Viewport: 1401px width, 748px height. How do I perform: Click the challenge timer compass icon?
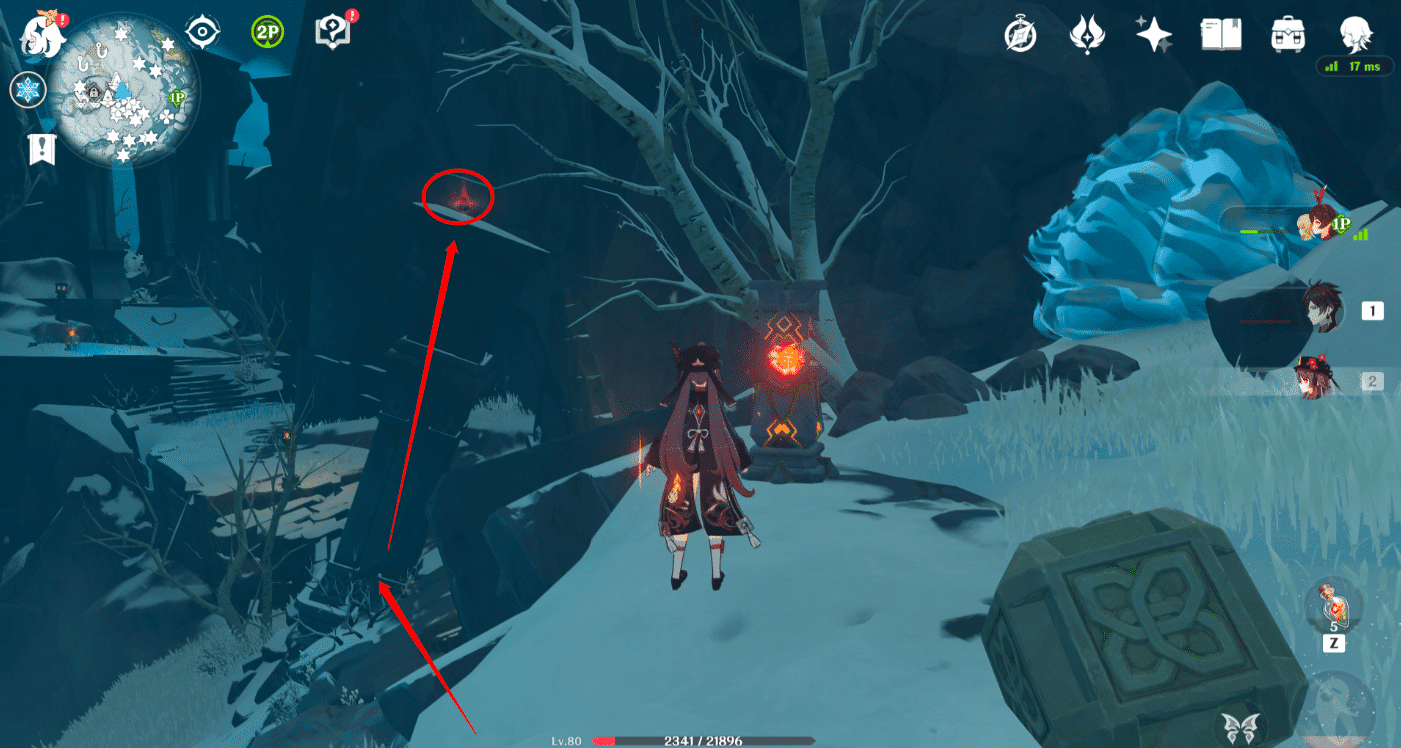coord(1018,33)
